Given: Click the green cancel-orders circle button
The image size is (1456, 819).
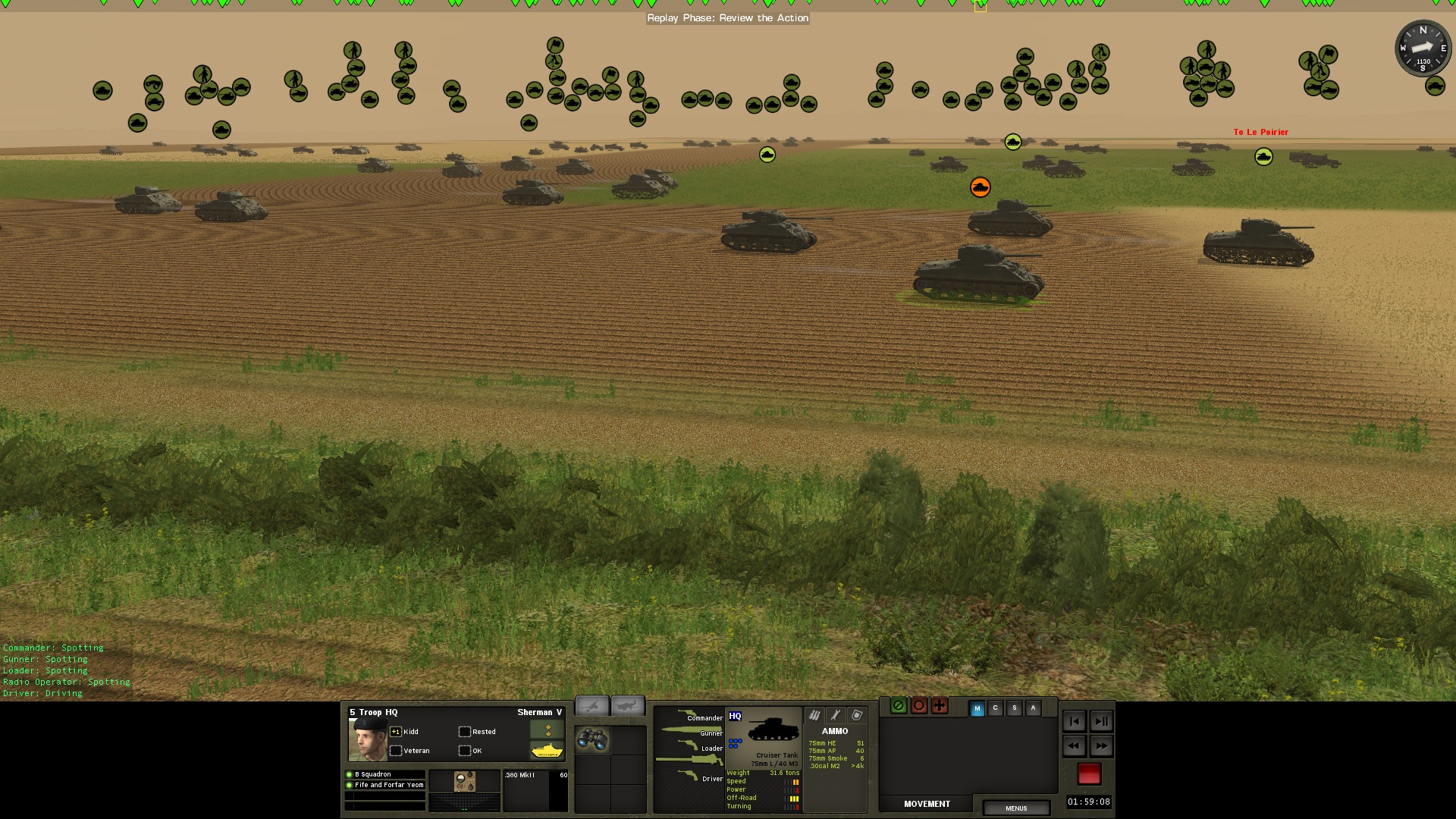Looking at the screenshot, I should 899,706.
